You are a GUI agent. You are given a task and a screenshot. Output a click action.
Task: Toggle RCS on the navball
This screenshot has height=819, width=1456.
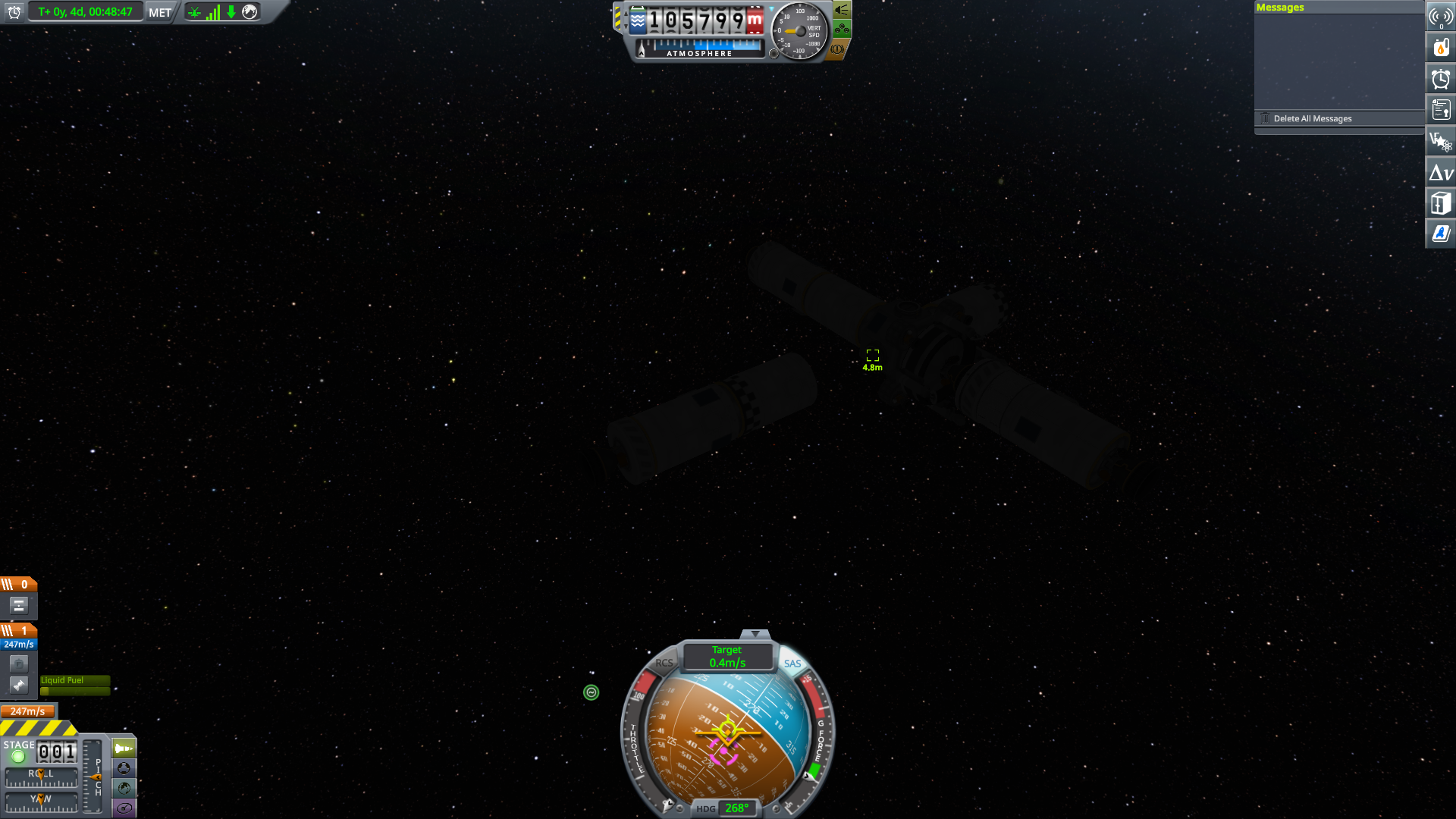click(664, 664)
